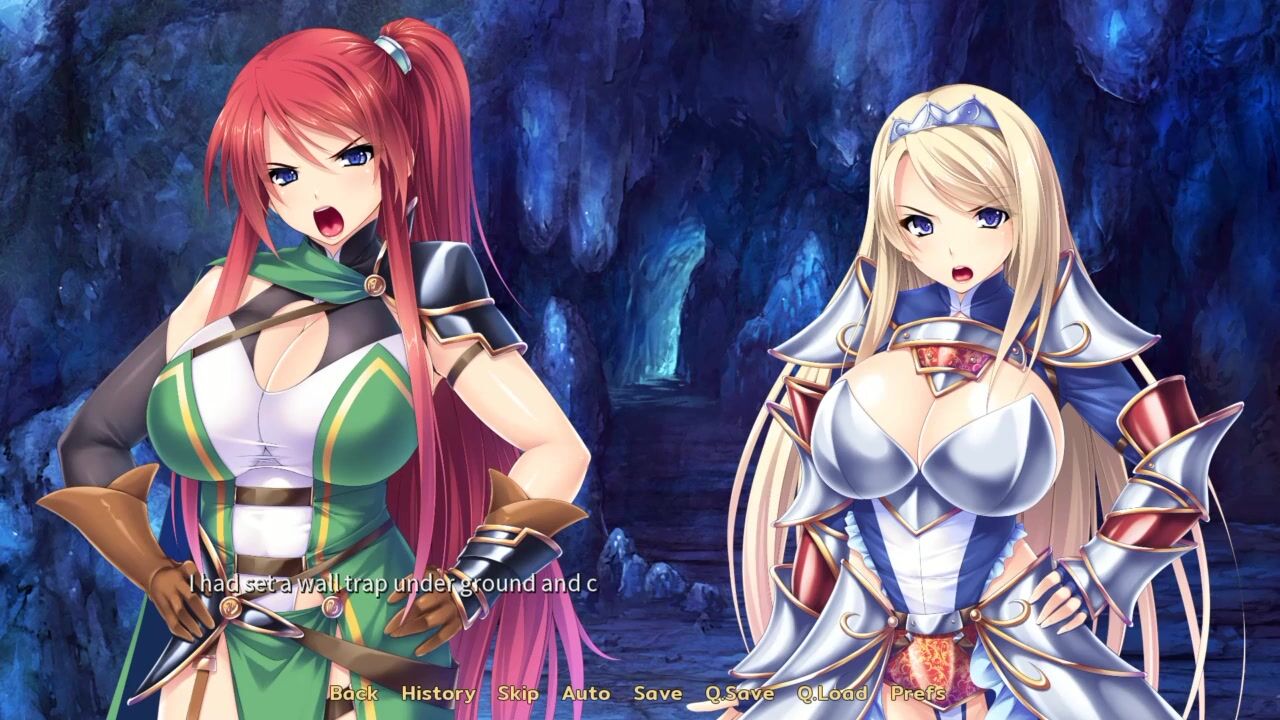
Task: Open the Save menu
Action: click(658, 692)
